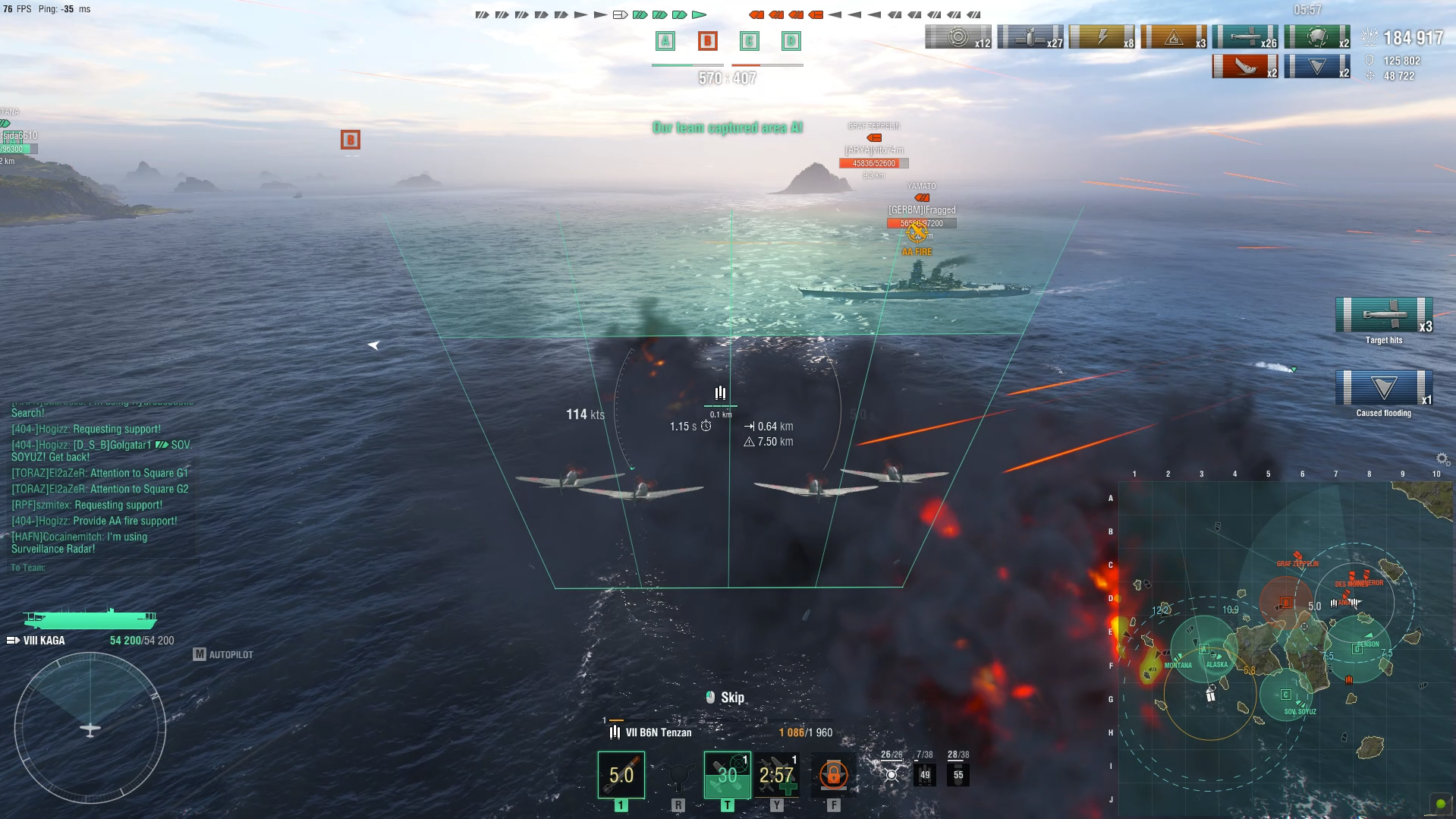Select the torpedo armament slot
This screenshot has width=1456, height=819.
tap(621, 774)
